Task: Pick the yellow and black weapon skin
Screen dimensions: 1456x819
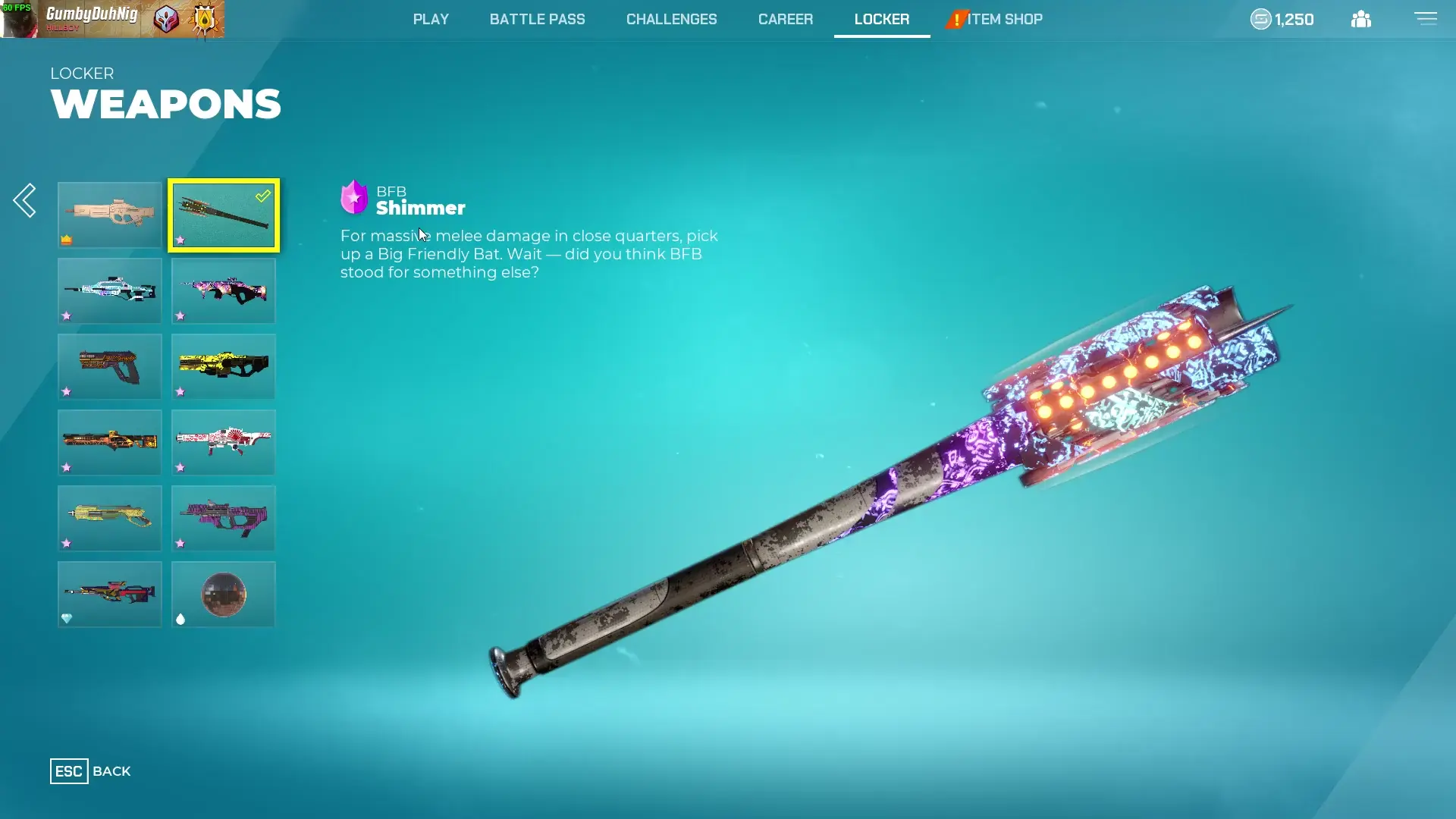Action: 224,367
